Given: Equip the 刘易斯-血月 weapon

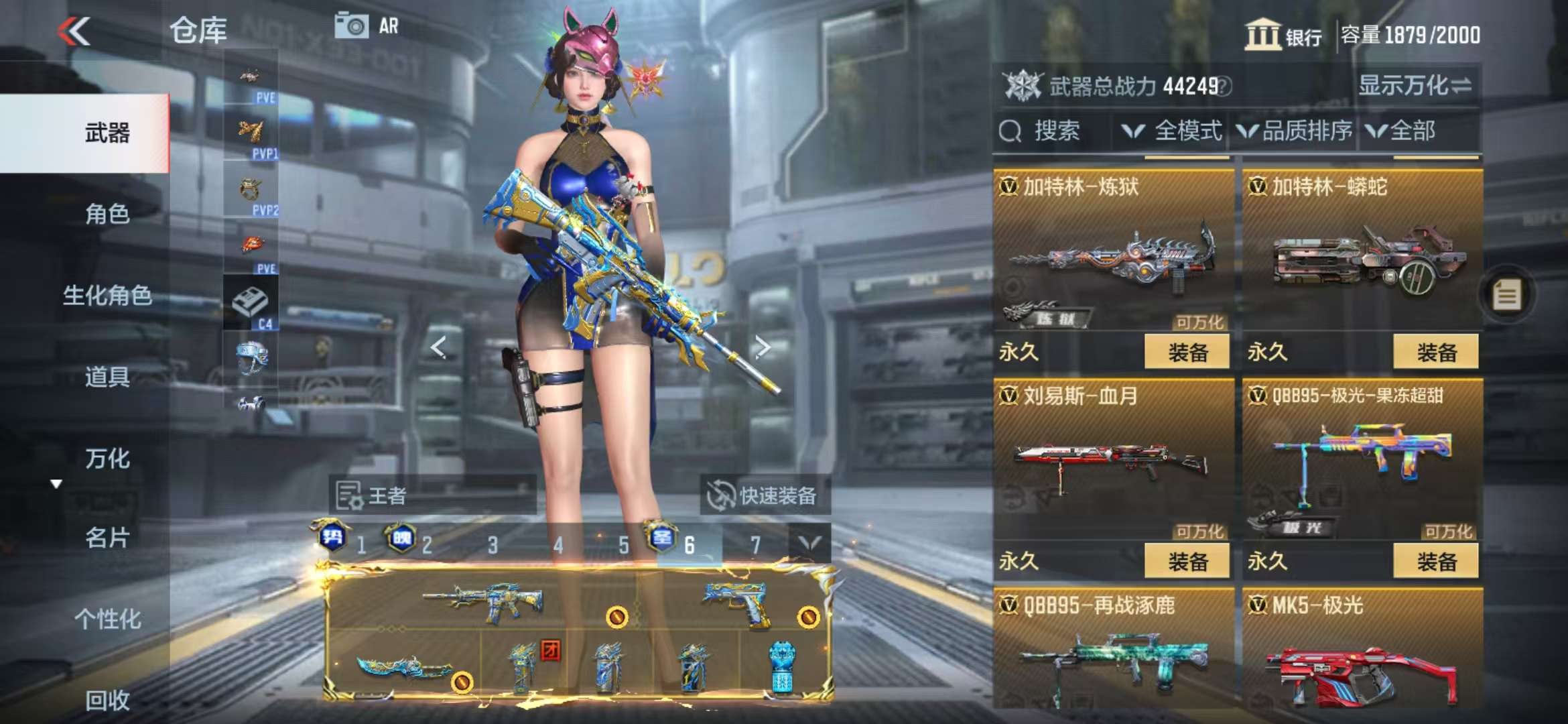Looking at the screenshot, I should (x=1187, y=561).
